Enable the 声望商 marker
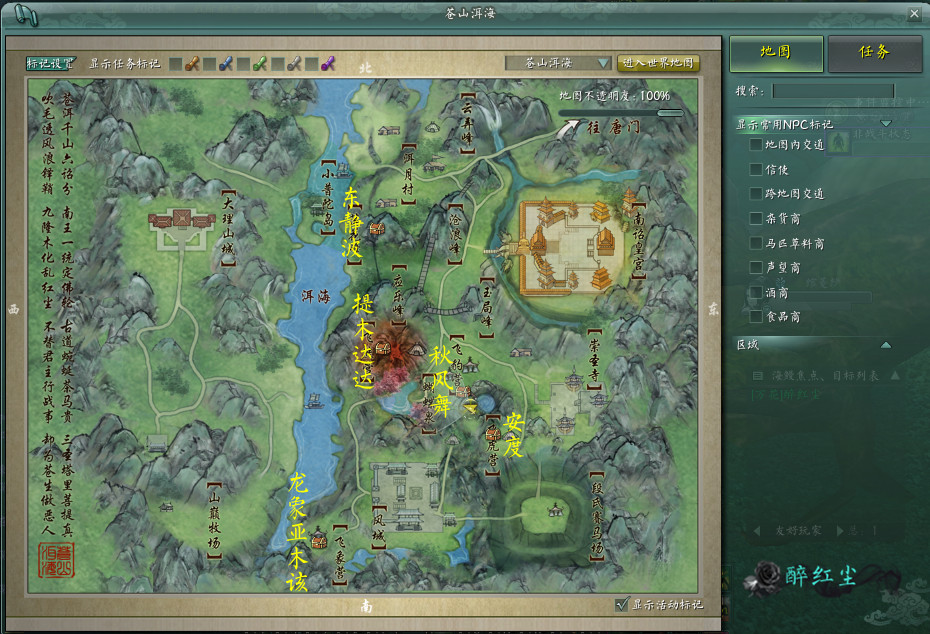 757,267
